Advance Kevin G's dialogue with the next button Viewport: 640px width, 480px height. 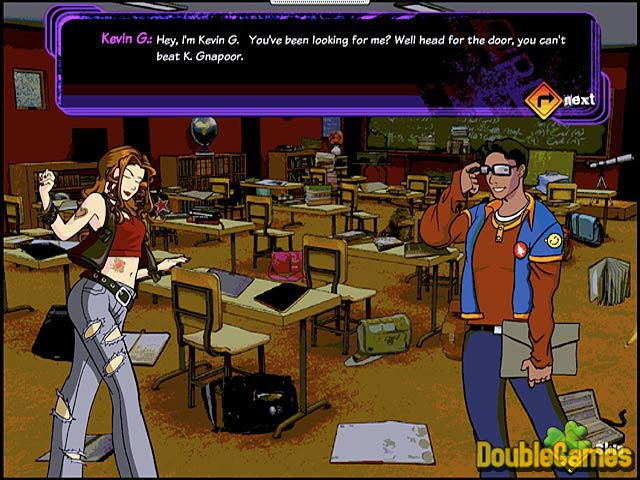pyautogui.click(x=561, y=99)
